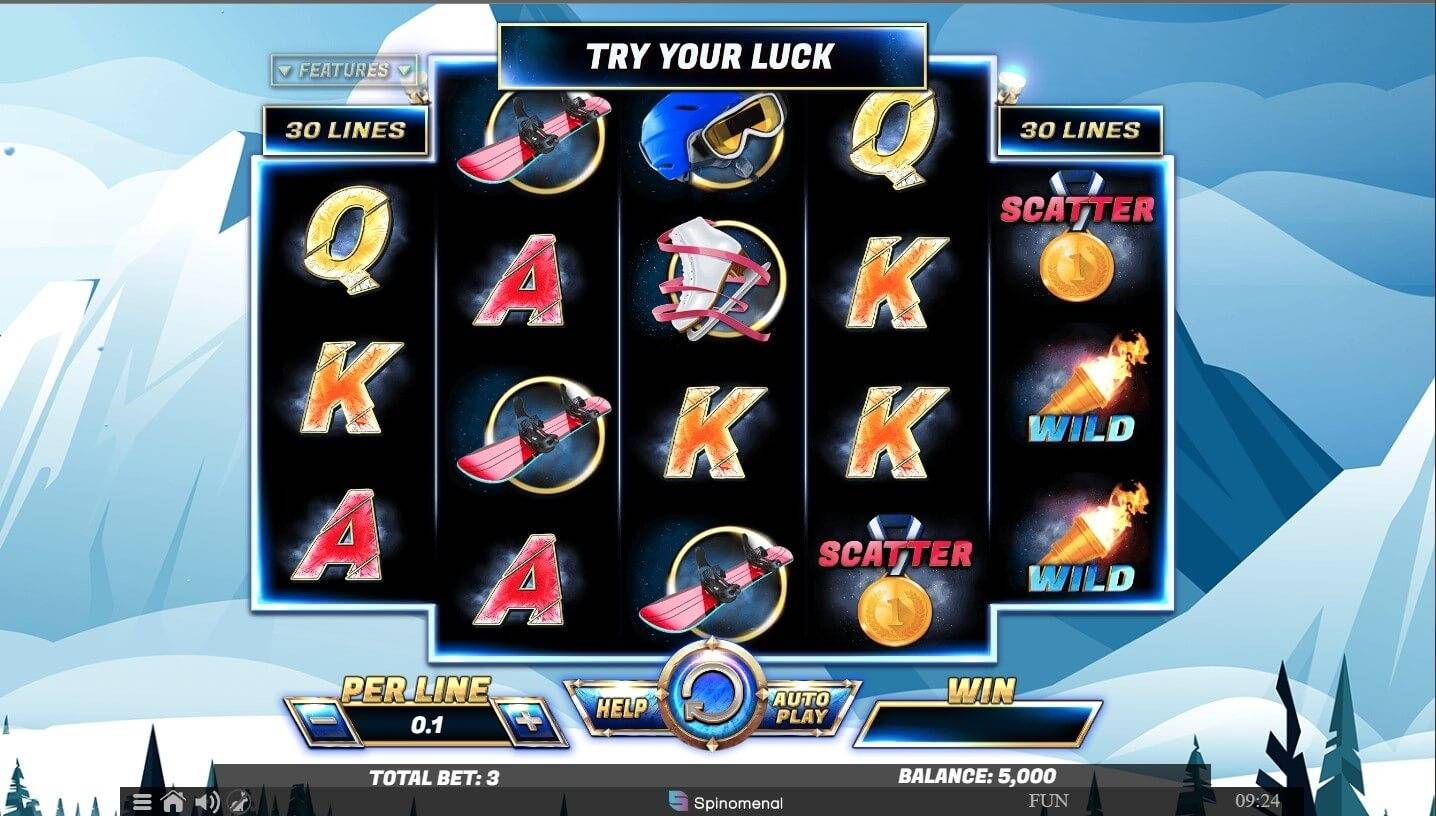Viewport: 1436px width, 816px height.
Task: Open the Help screen
Action: [621, 708]
